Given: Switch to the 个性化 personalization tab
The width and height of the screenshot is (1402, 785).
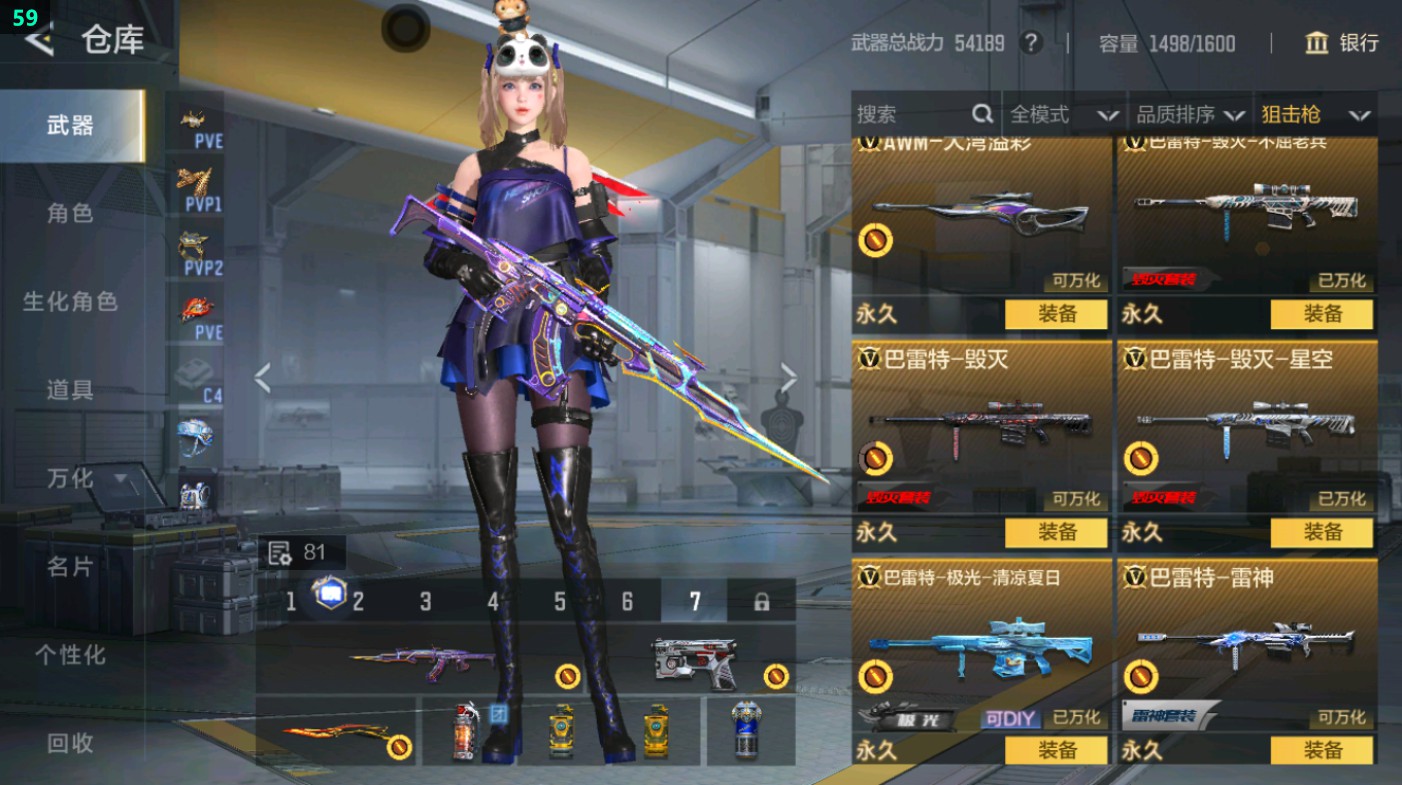Looking at the screenshot, I should point(70,655).
